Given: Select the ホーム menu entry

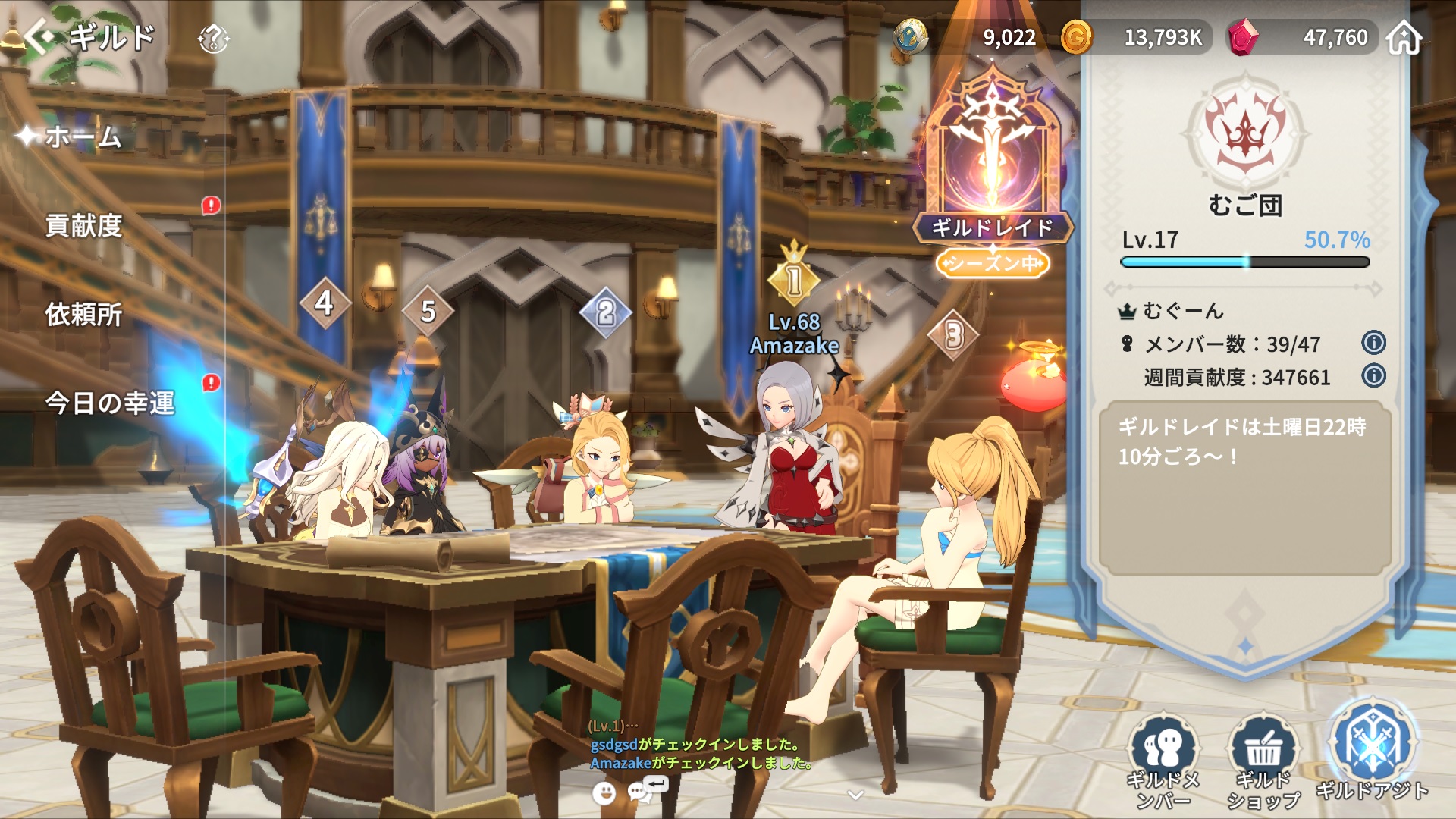Looking at the screenshot, I should 83,137.
